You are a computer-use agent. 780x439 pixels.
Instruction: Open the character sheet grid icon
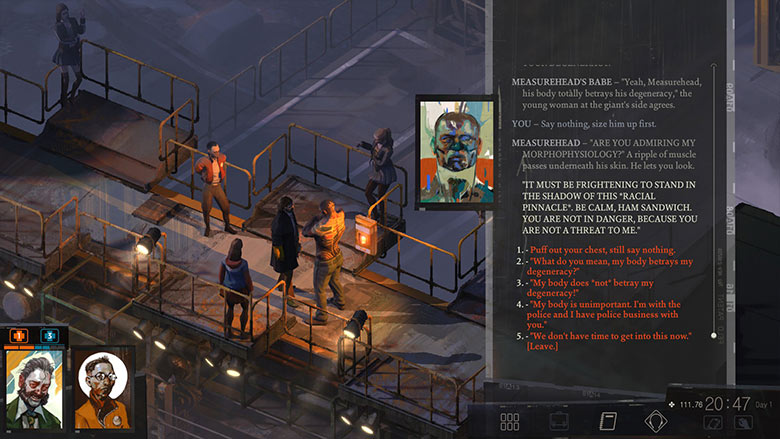click(510, 421)
